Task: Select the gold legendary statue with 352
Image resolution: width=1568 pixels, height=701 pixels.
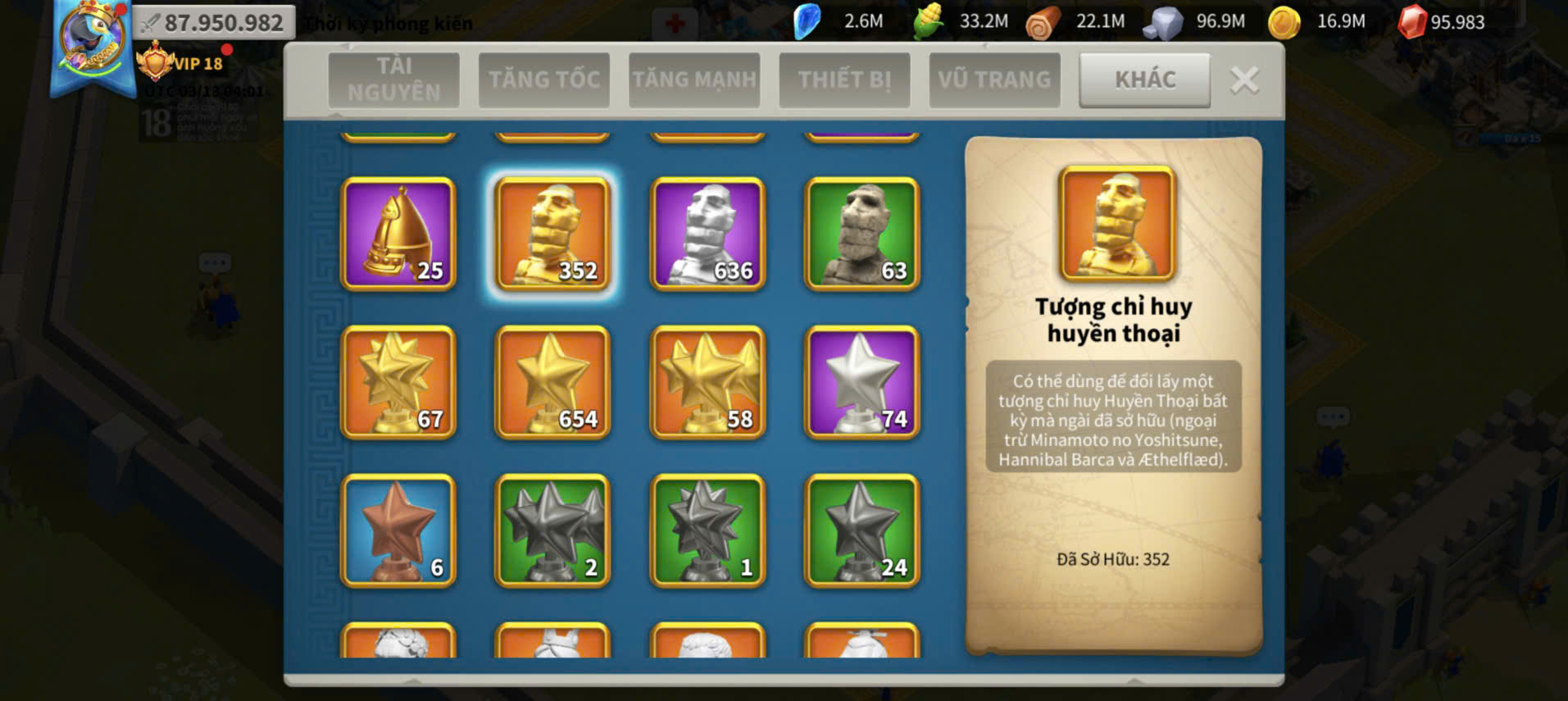Action: [x=552, y=234]
